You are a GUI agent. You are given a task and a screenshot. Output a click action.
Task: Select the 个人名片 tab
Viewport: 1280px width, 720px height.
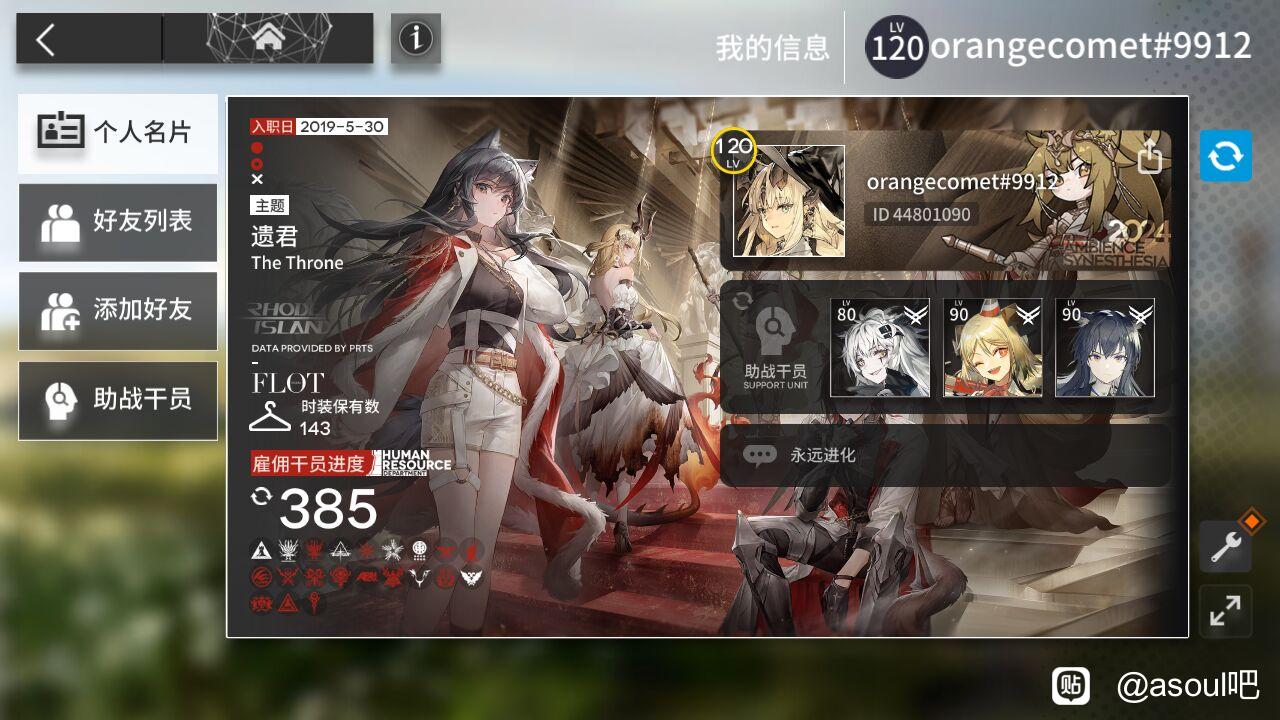[118, 133]
